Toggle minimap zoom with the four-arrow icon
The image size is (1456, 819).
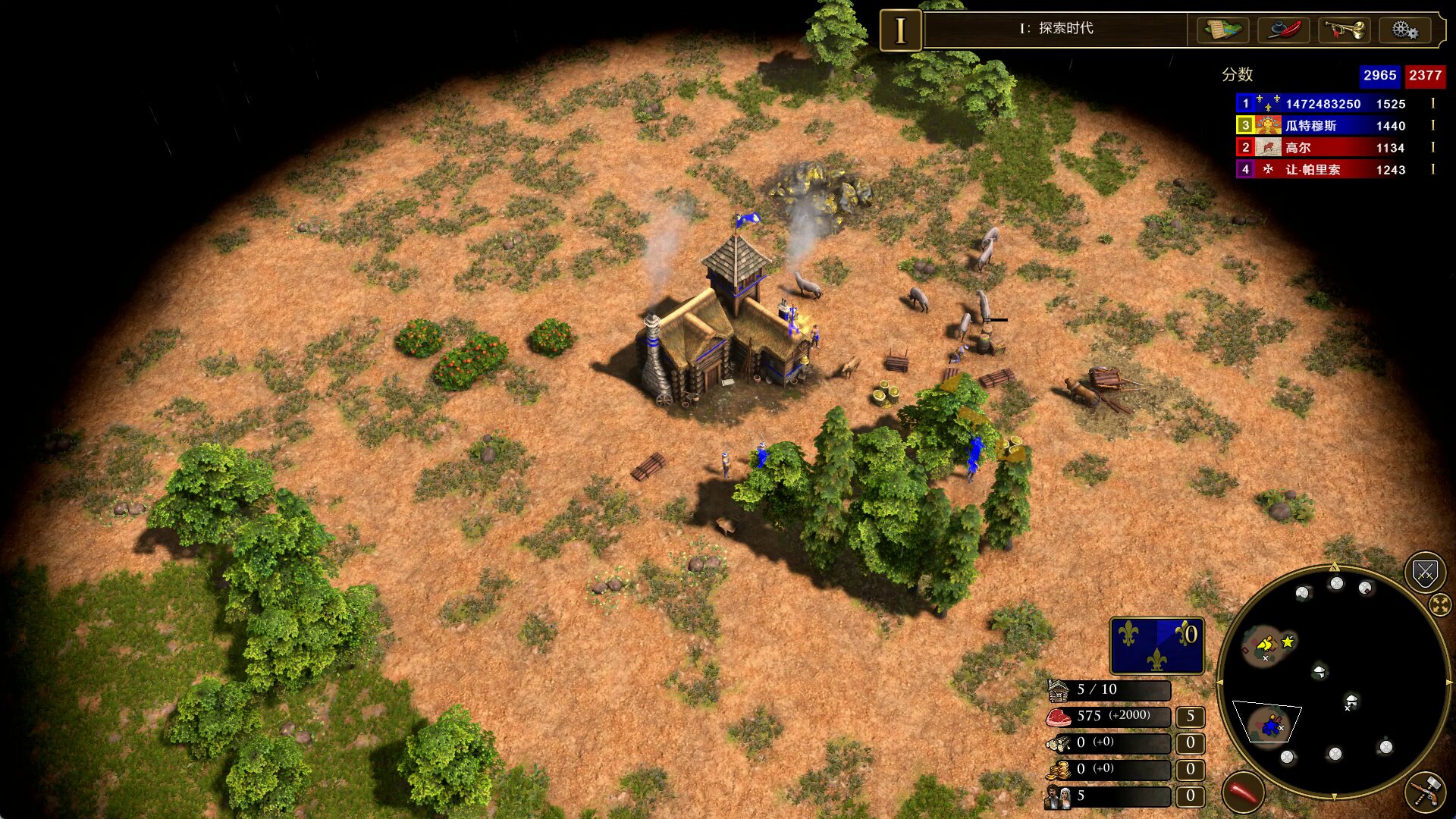click(1439, 604)
